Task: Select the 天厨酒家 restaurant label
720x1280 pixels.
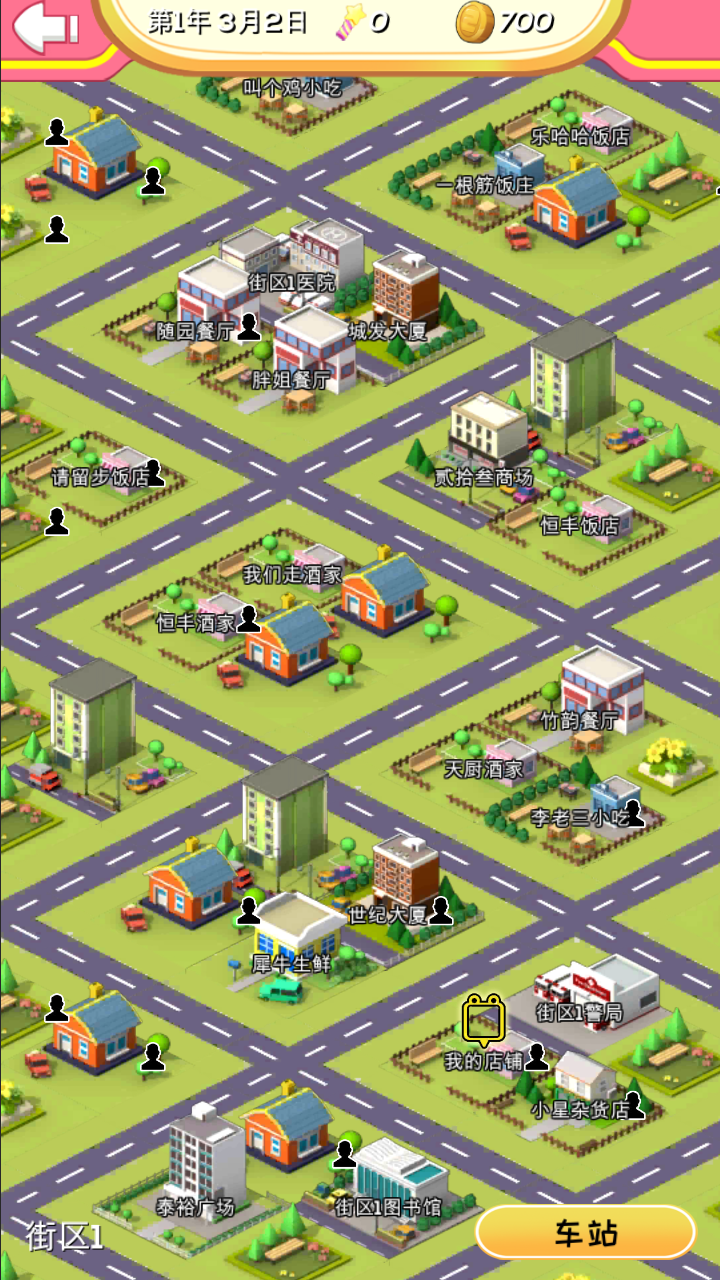Action: pos(484,769)
